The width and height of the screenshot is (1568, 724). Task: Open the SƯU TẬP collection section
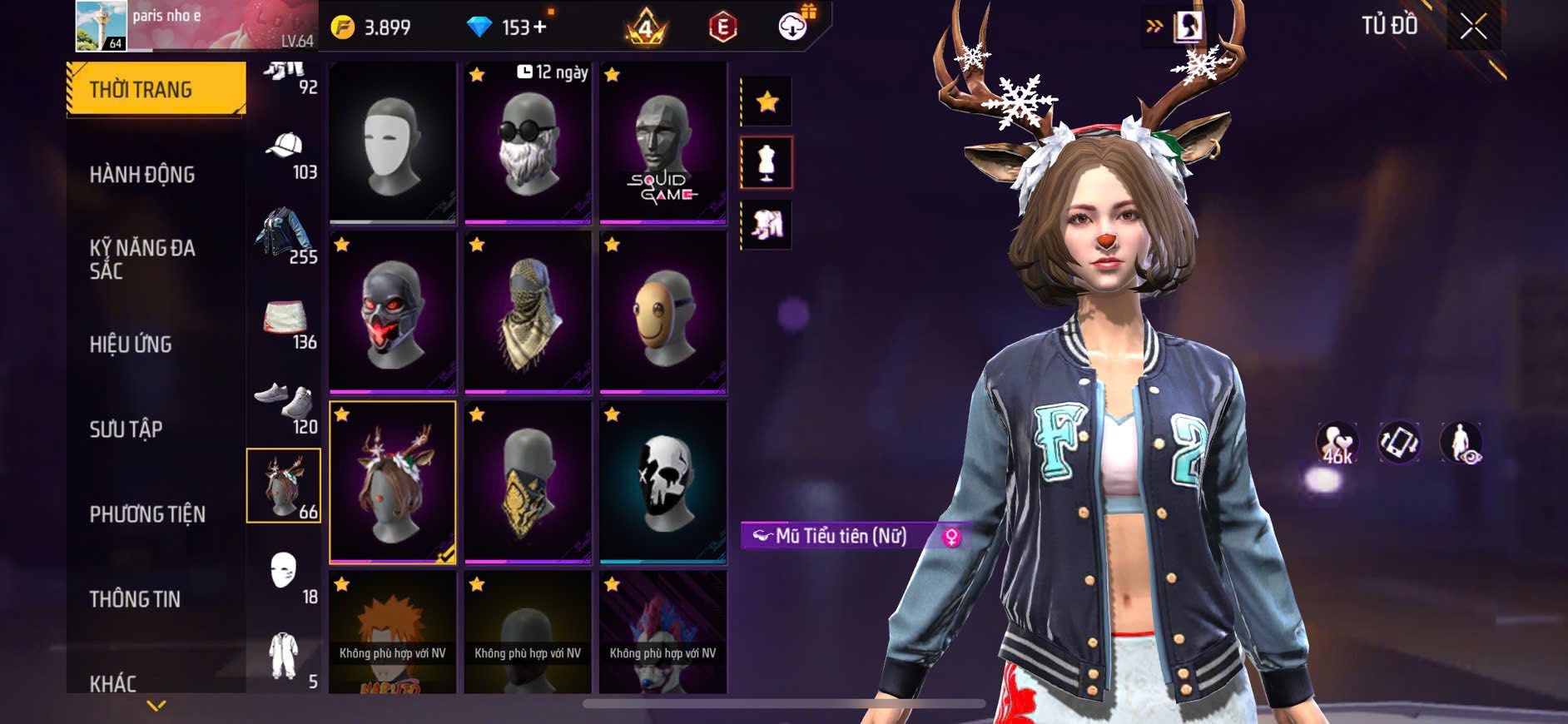pos(126,429)
